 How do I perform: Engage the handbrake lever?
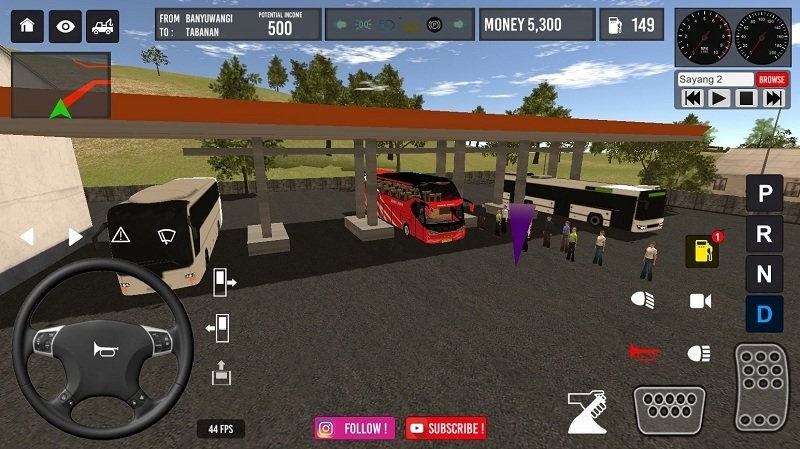click(588, 409)
